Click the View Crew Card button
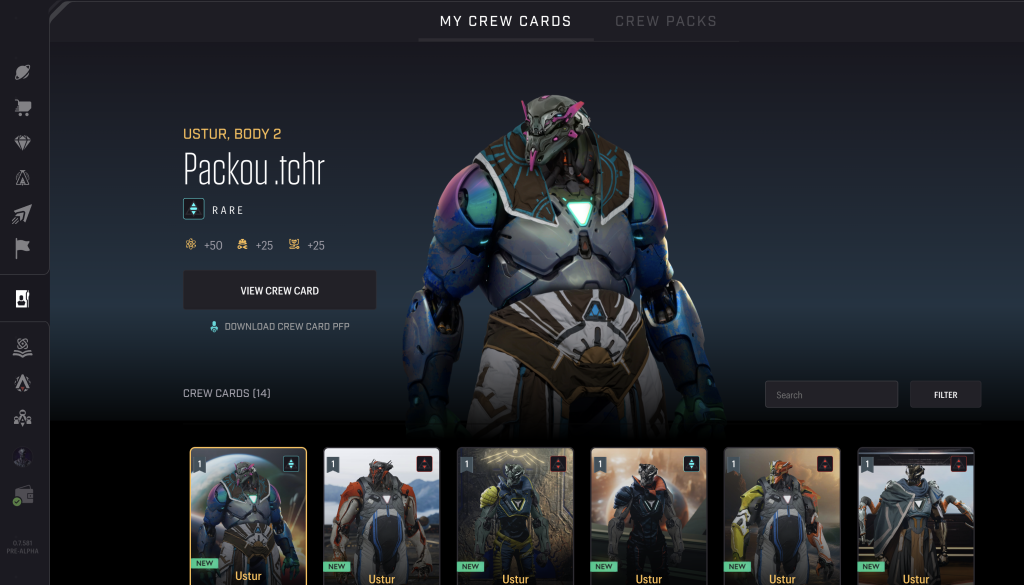 click(279, 291)
